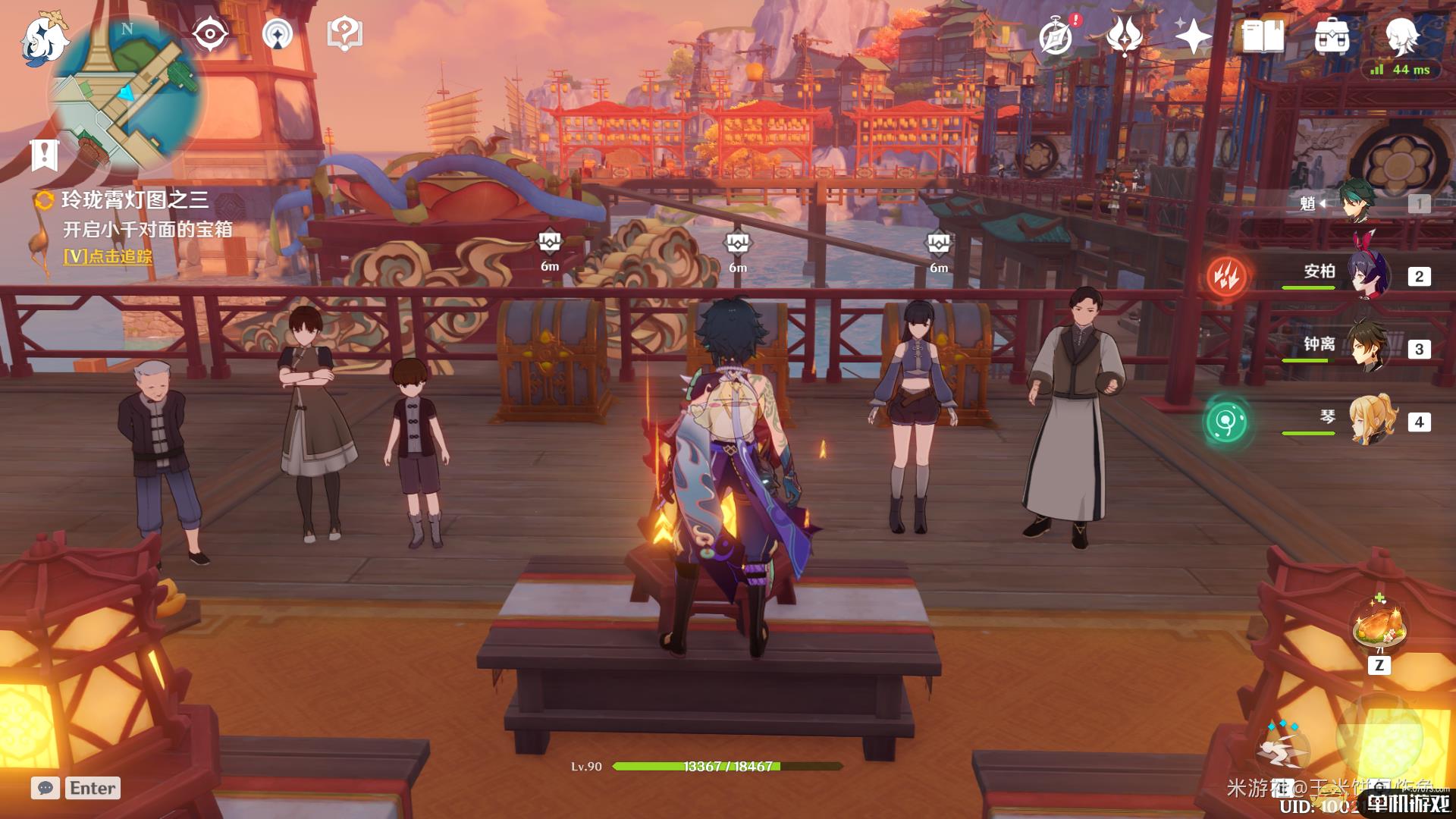1456x819 pixels.
Task: Open the co-op mode icon
Action: click(278, 34)
